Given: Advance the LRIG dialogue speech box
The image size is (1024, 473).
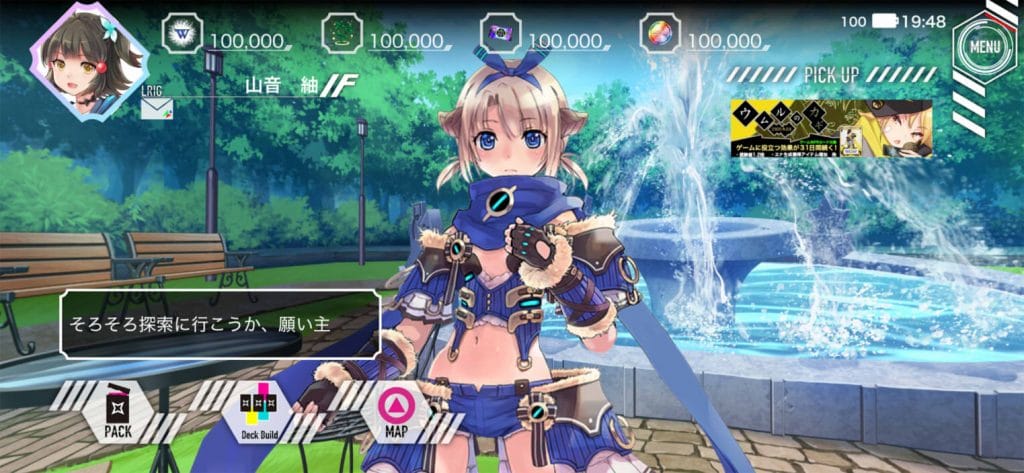Looking at the screenshot, I should click(x=220, y=324).
